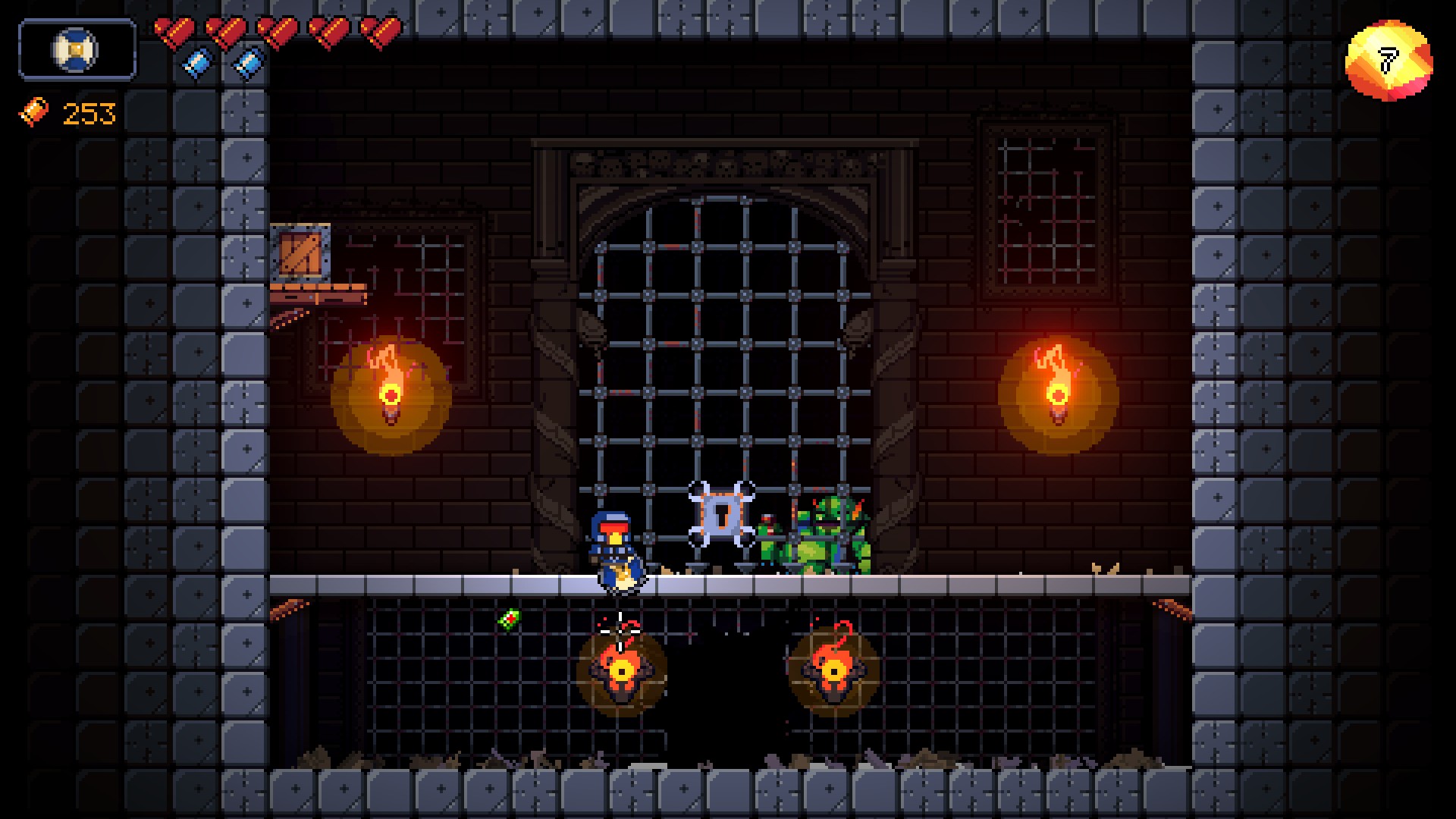Click the first blue blank icon
Image resolution: width=1456 pixels, height=819 pixels.
pyautogui.click(x=199, y=64)
